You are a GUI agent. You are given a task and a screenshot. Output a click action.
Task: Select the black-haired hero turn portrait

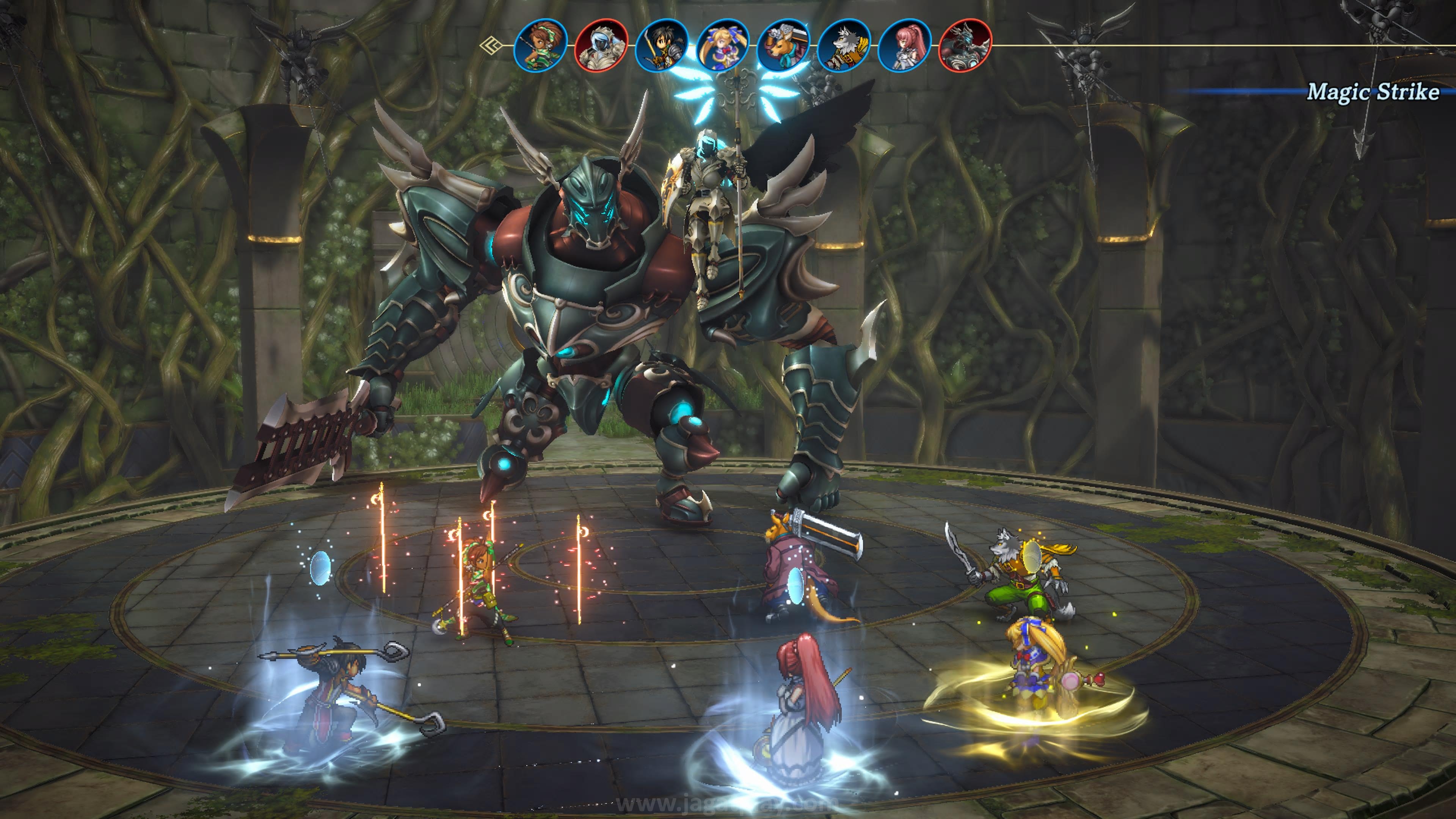(662, 46)
